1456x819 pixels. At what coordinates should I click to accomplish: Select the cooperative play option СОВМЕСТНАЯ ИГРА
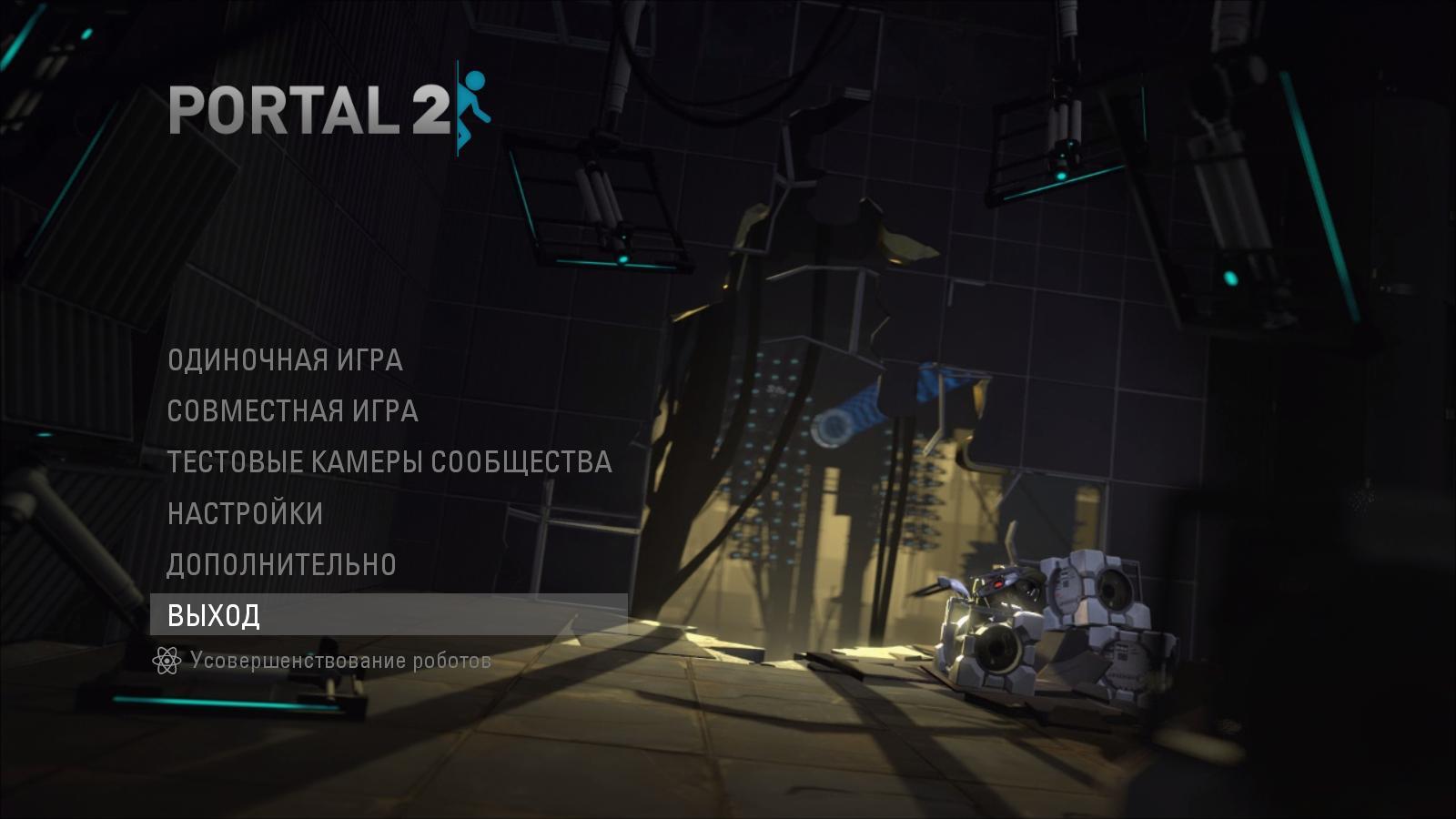(x=293, y=411)
